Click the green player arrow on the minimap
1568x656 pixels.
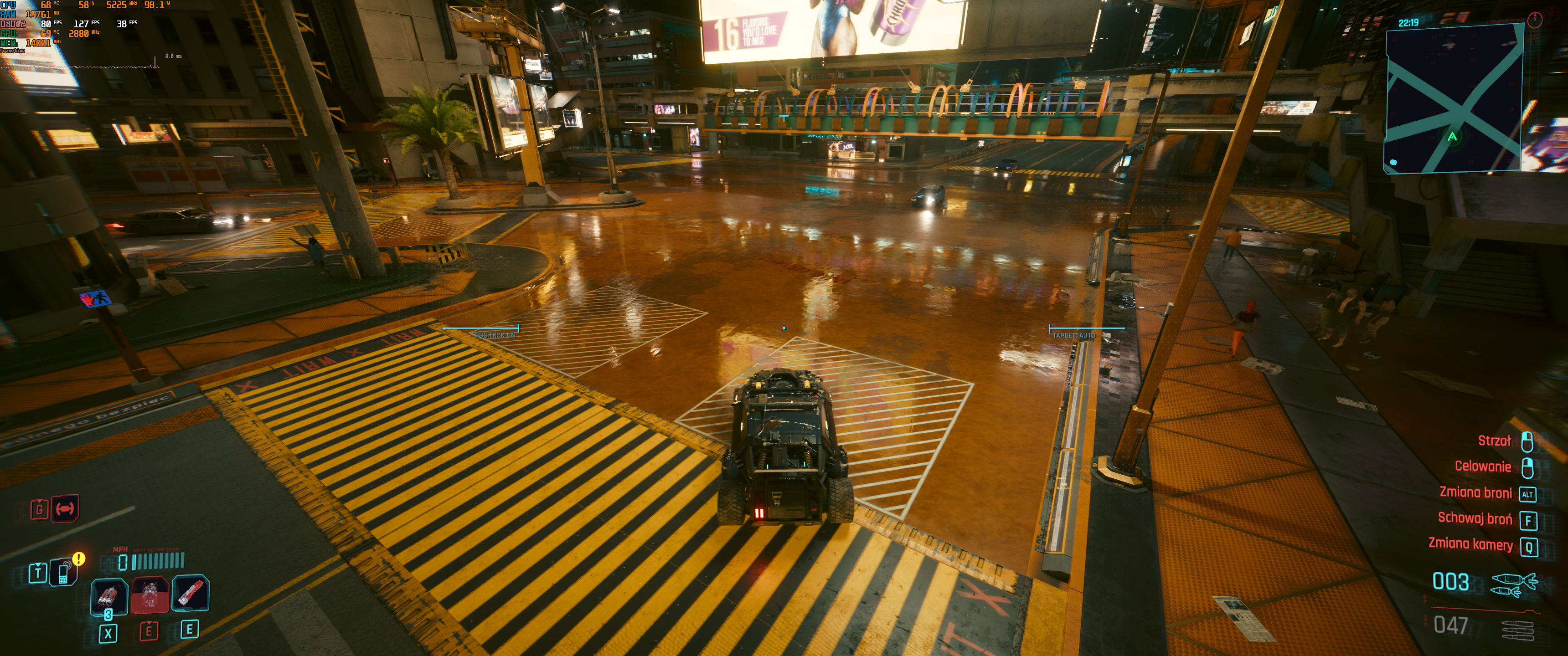tap(1452, 137)
